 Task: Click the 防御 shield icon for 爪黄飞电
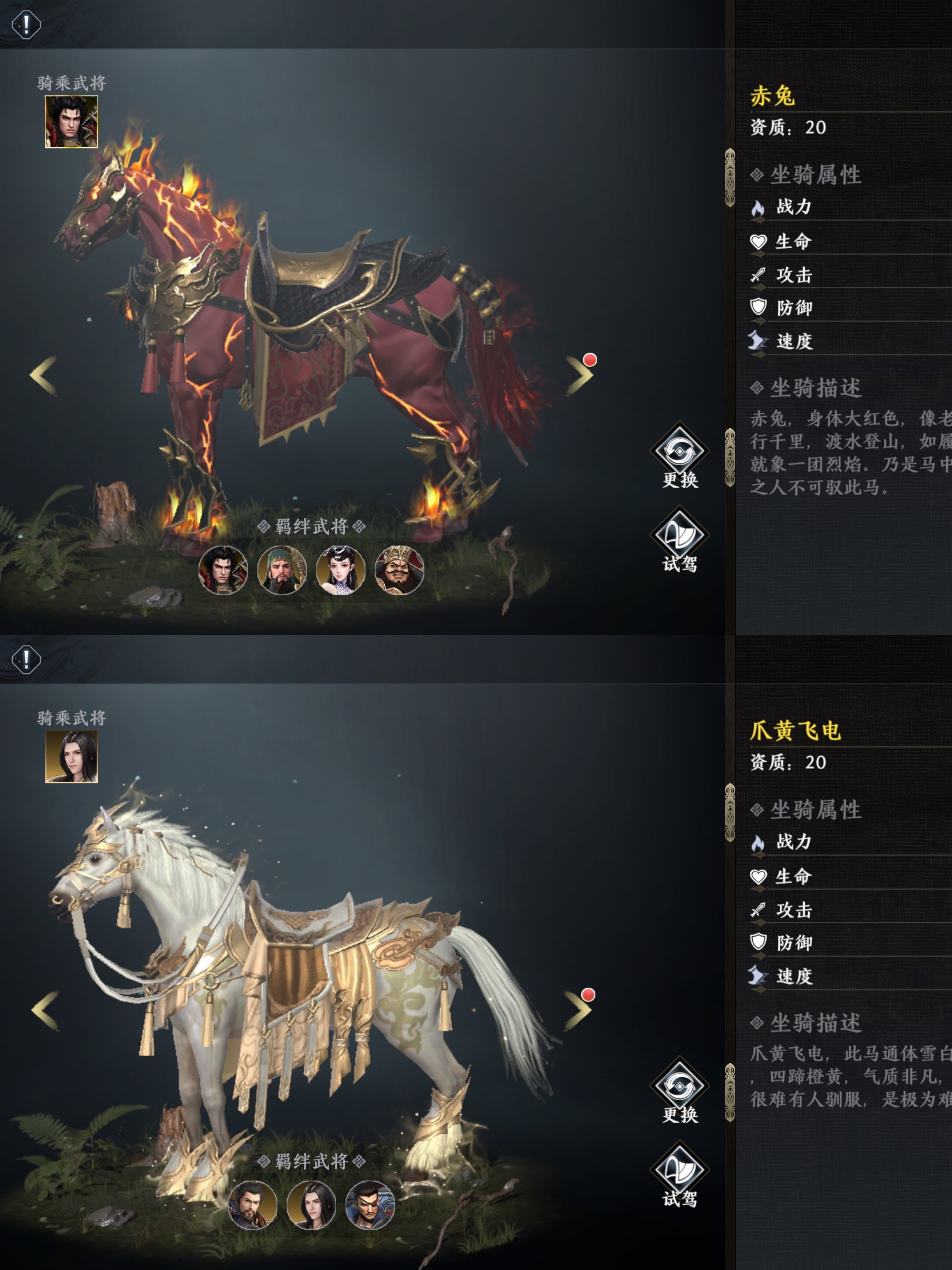point(759,943)
